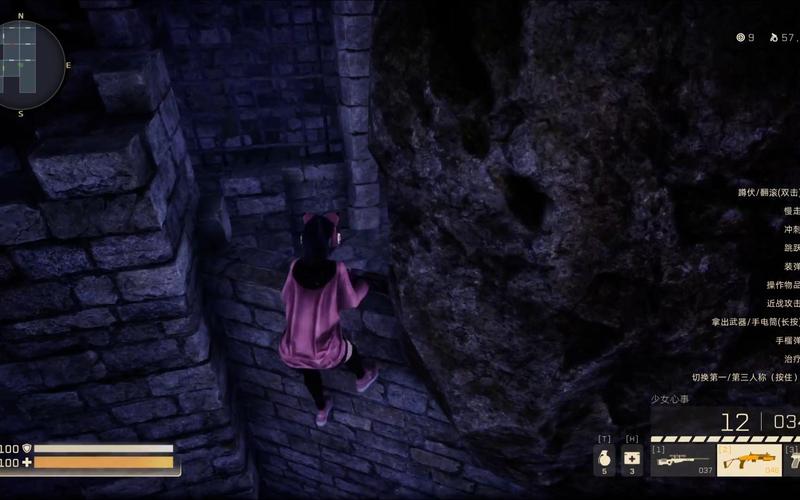Select the highlighted orange shotgun slot
The width and height of the screenshot is (800, 500).
click(x=748, y=461)
